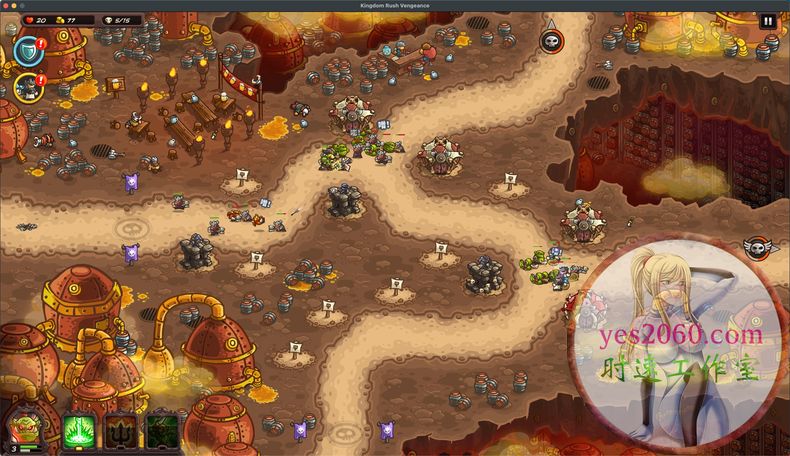Choose the trident ability icon
790x456 pixels.
click(x=121, y=431)
